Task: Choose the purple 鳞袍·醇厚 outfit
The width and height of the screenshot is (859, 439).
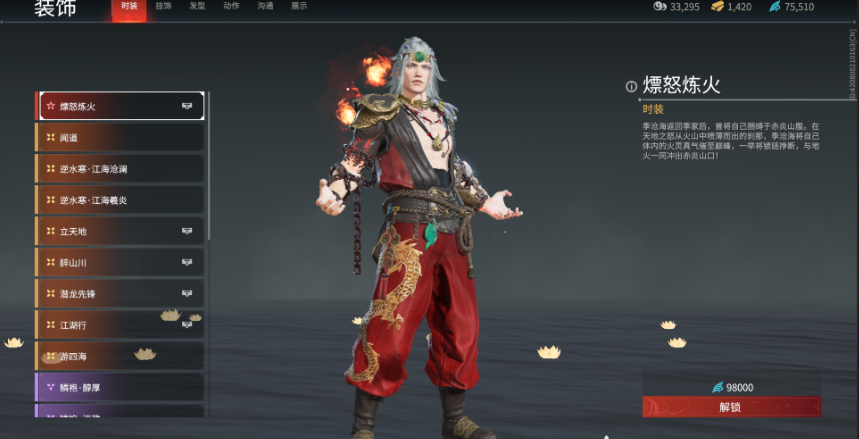Action: click(120, 387)
